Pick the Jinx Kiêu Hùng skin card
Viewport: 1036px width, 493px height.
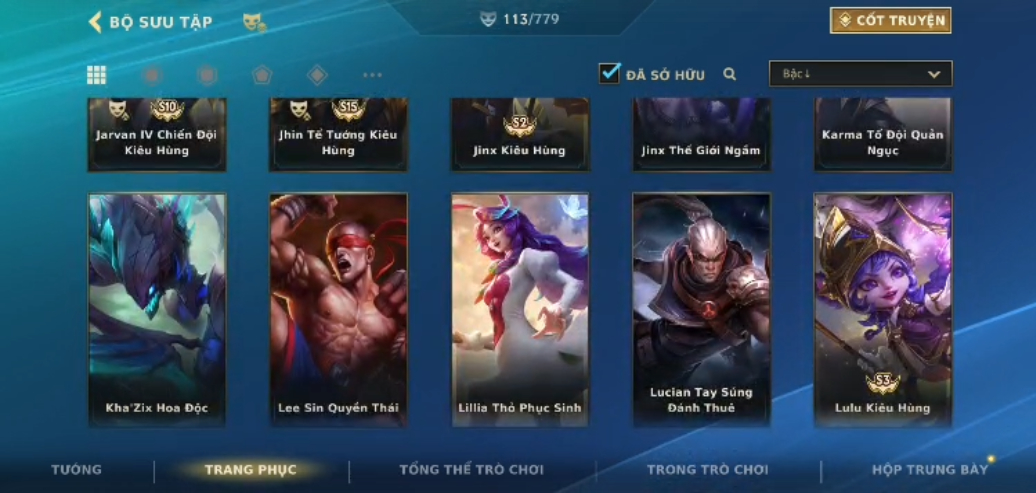[x=519, y=135]
